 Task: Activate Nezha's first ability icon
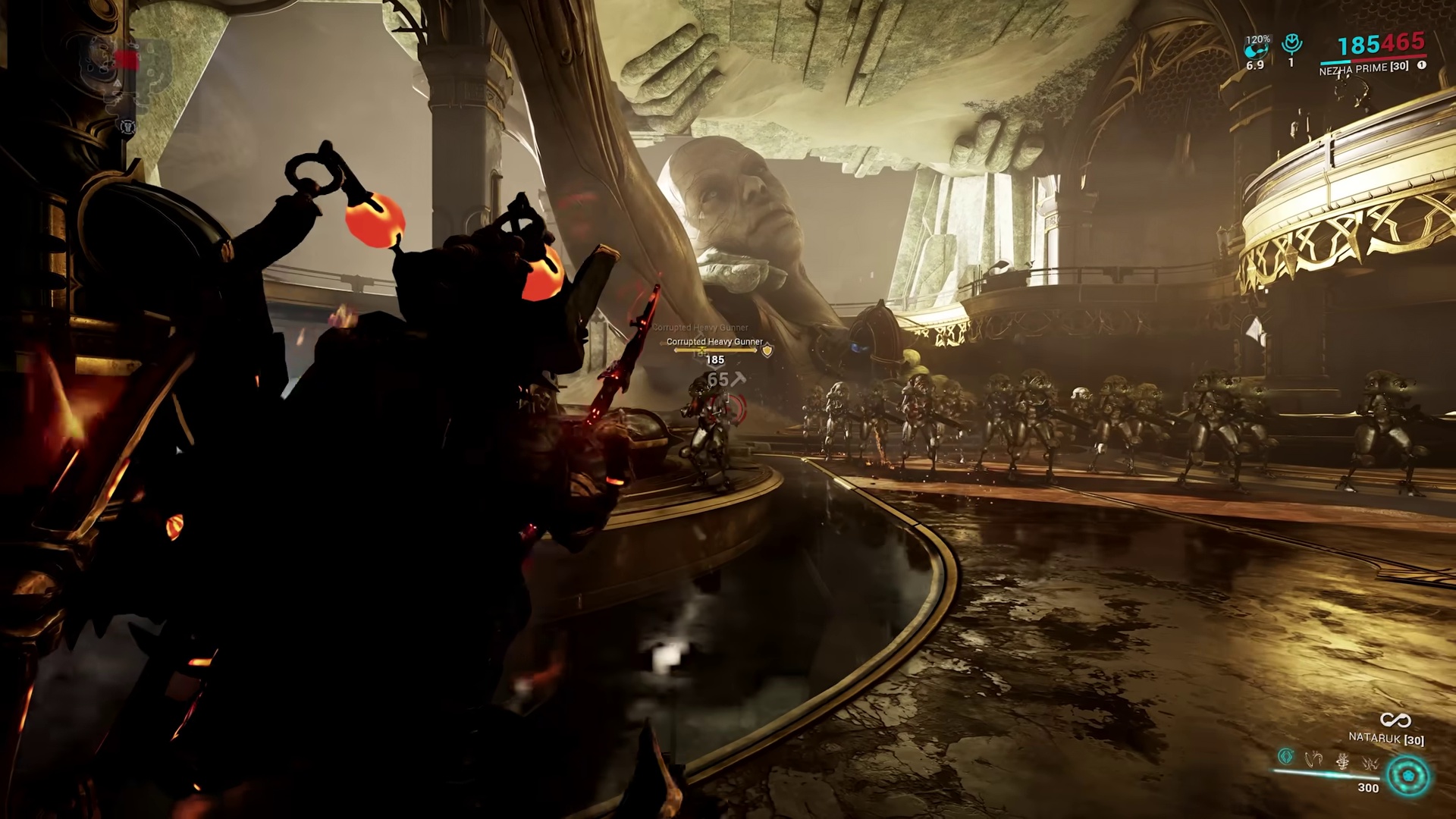coord(1286,756)
